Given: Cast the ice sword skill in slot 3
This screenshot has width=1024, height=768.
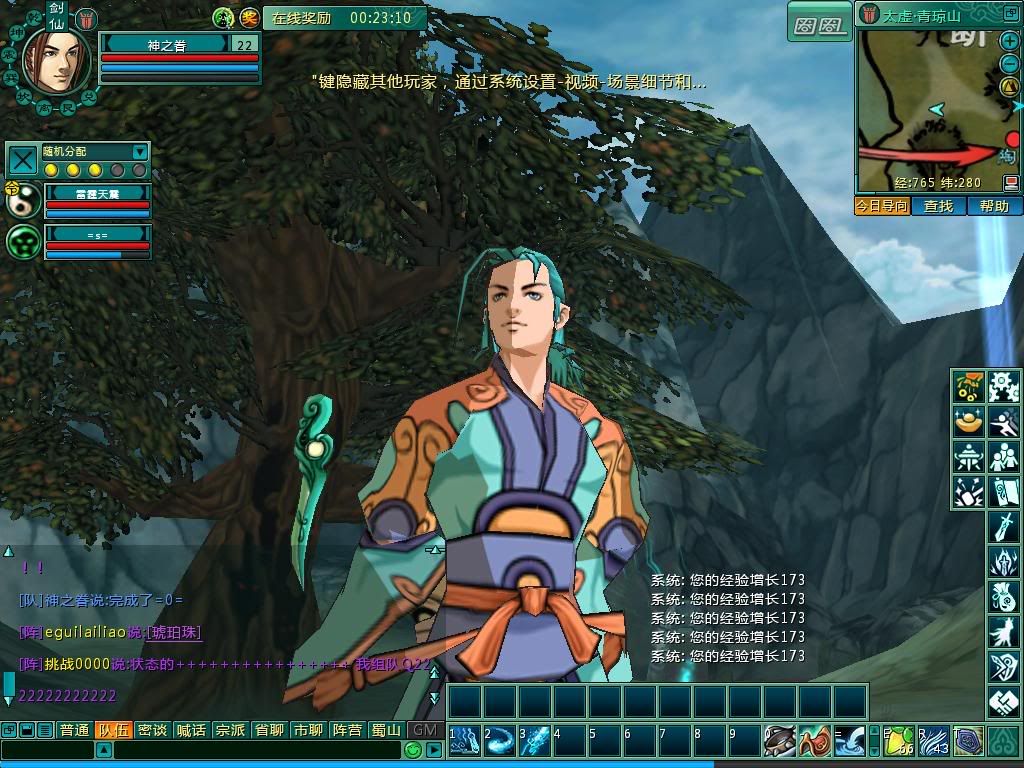Looking at the screenshot, I should [535, 741].
